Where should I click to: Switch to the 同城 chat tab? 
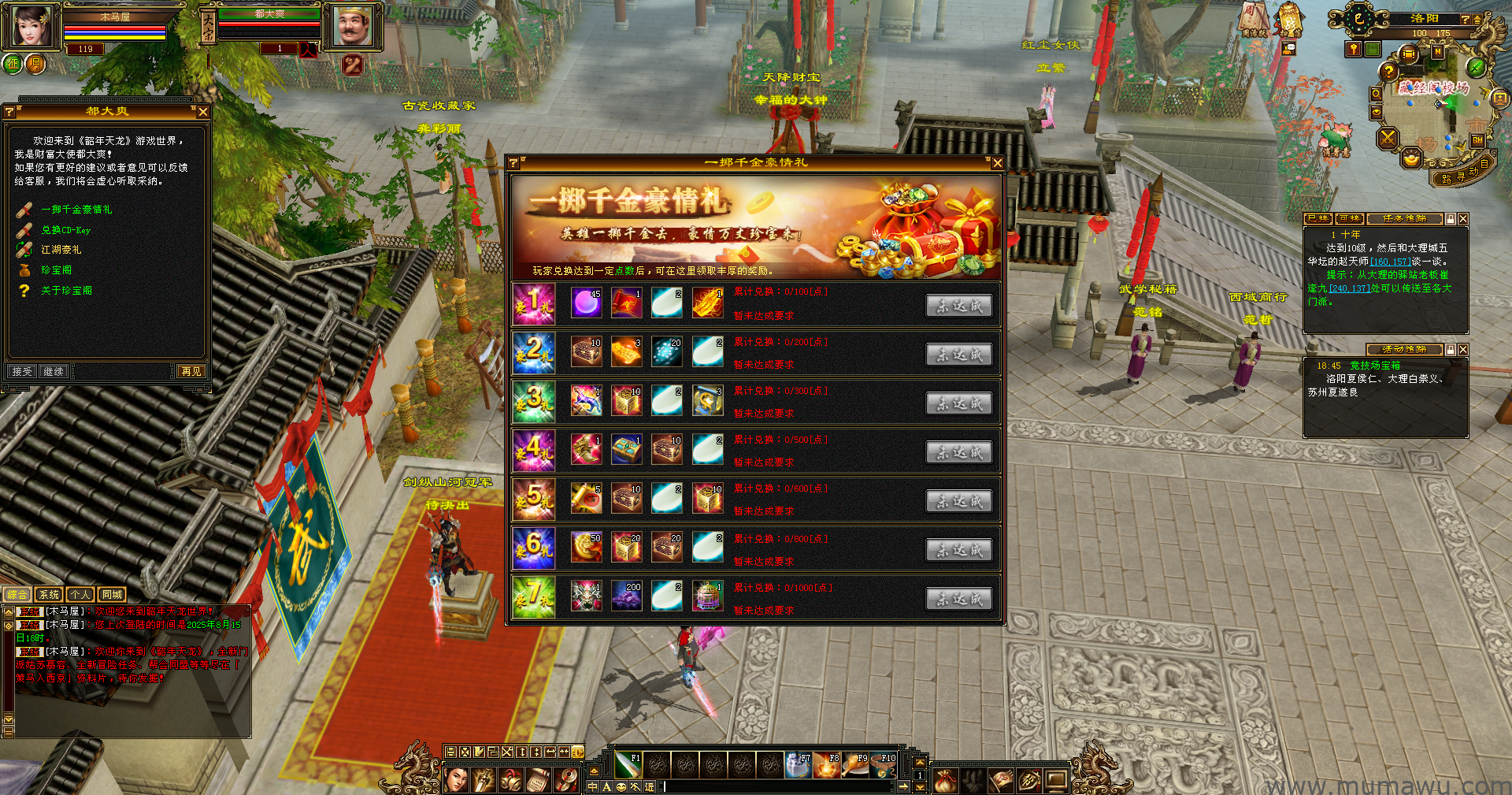coord(112,595)
